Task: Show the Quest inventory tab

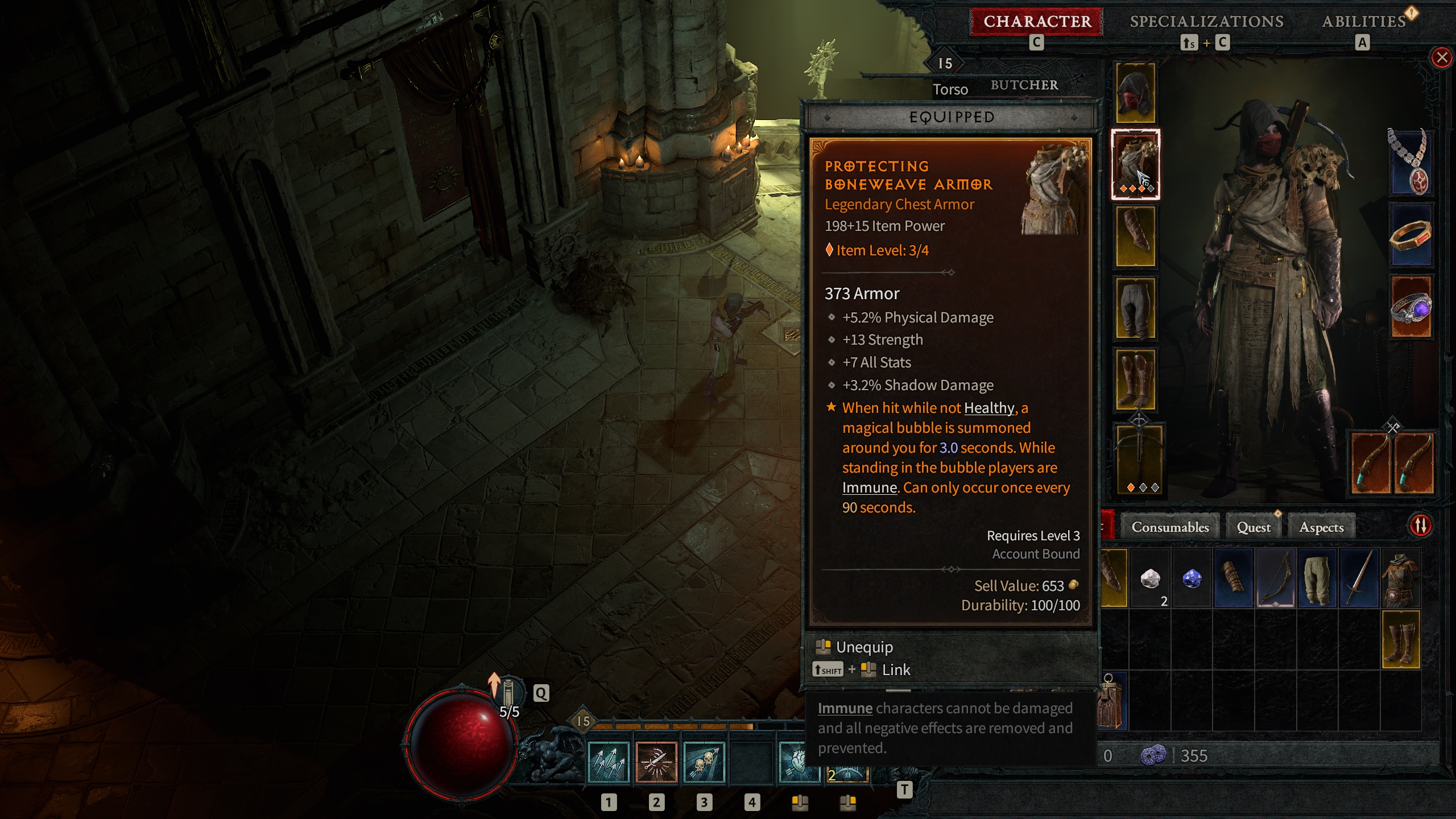Action: [1254, 527]
